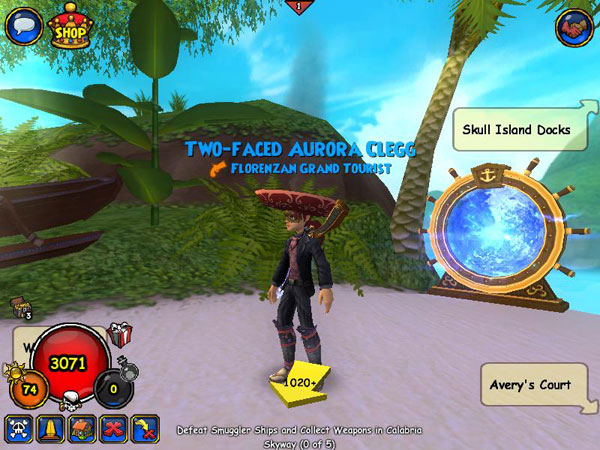Open the red gift box

[x=120, y=335]
